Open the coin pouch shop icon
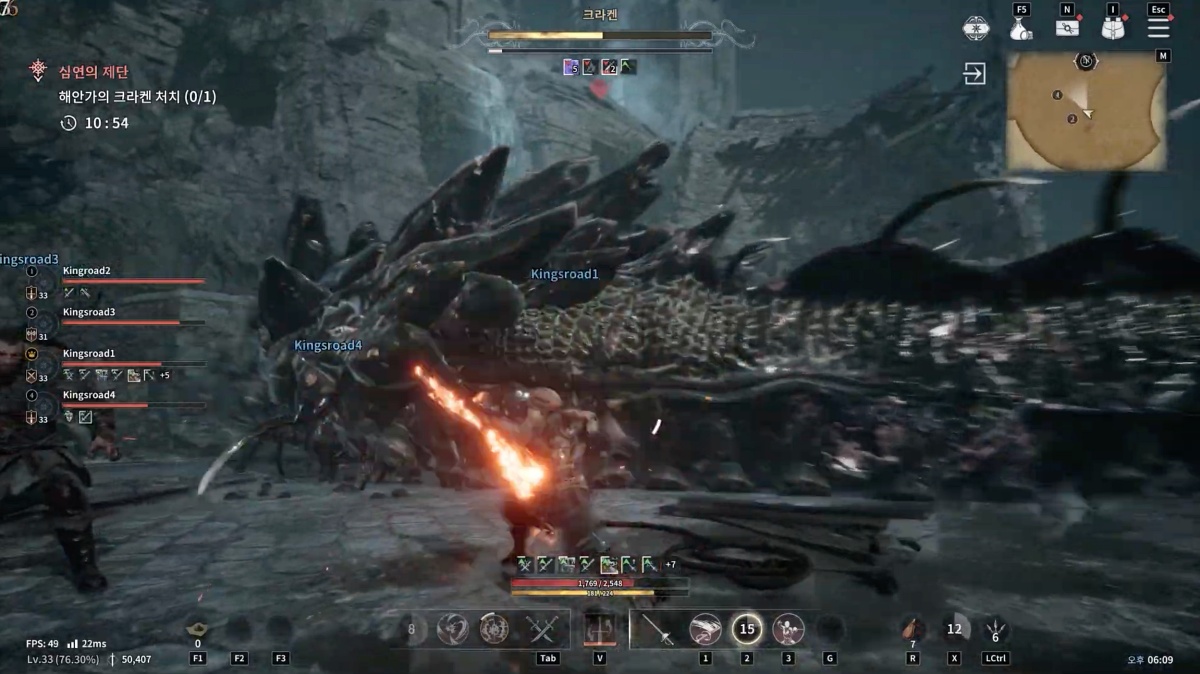 (x=1019, y=29)
